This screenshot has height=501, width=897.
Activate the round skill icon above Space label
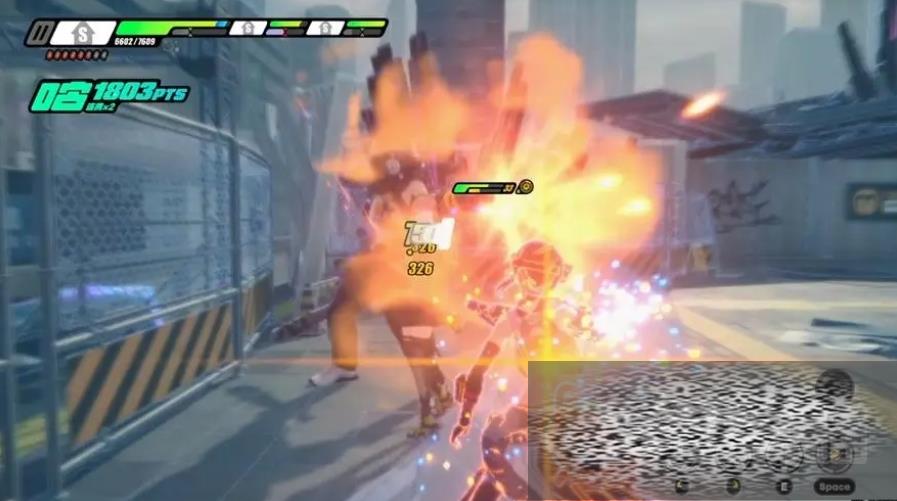pyautogui.click(x=833, y=455)
